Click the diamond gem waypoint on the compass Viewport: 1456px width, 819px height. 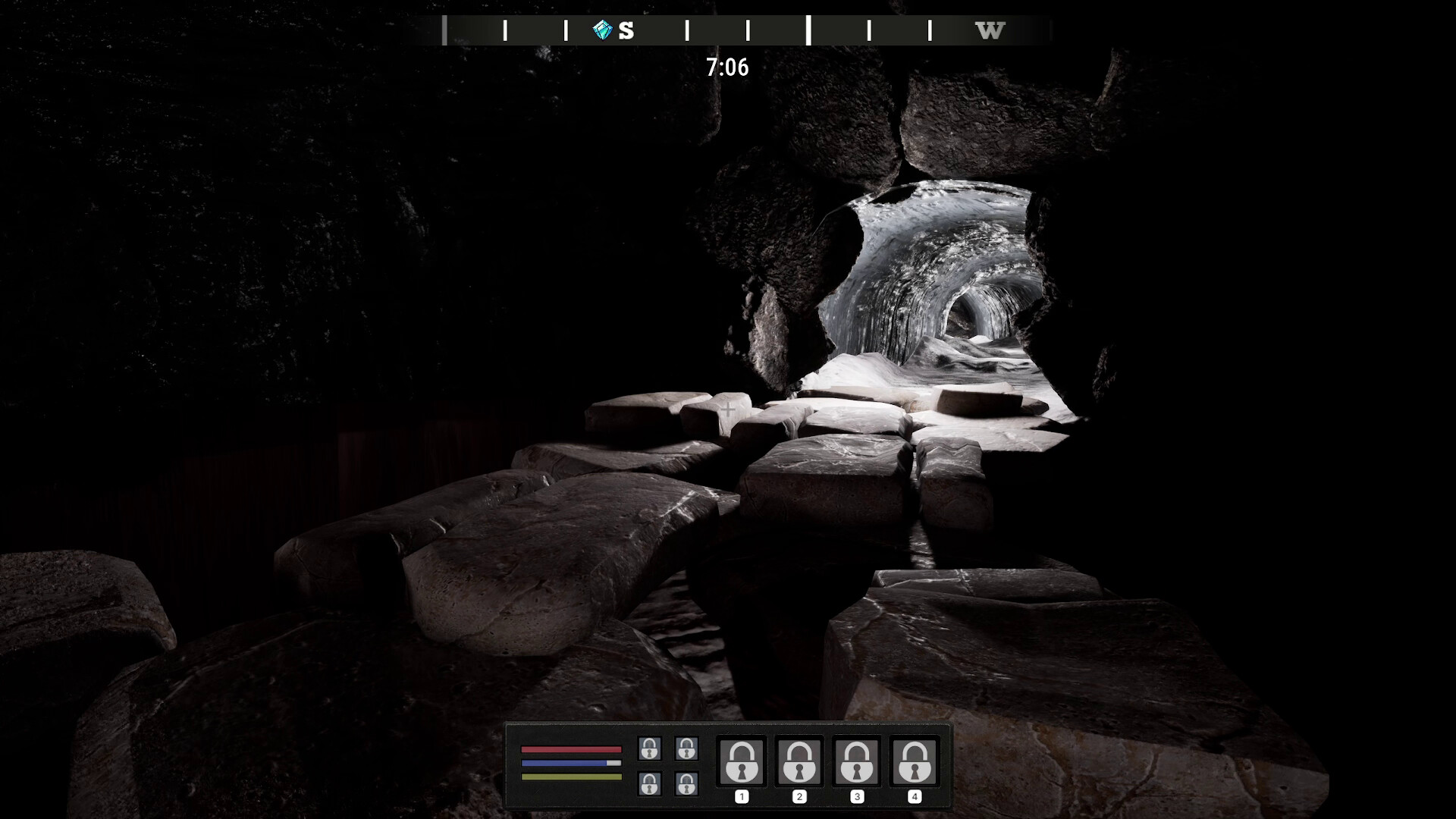click(603, 30)
